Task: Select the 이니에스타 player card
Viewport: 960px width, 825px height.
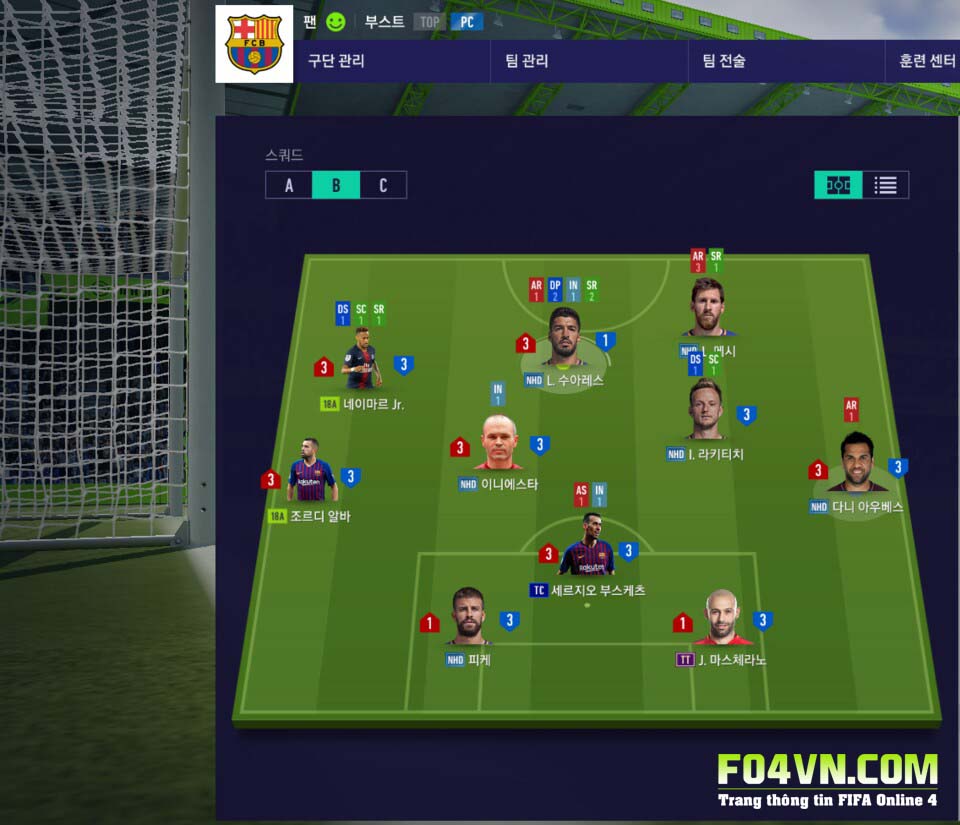Action: point(497,445)
